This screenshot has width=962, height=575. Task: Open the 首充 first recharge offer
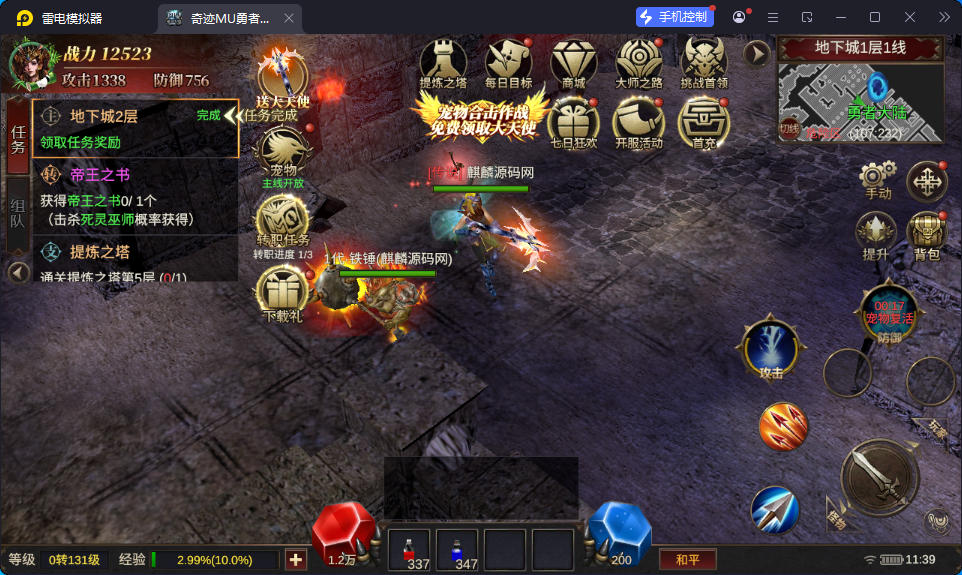[704, 120]
